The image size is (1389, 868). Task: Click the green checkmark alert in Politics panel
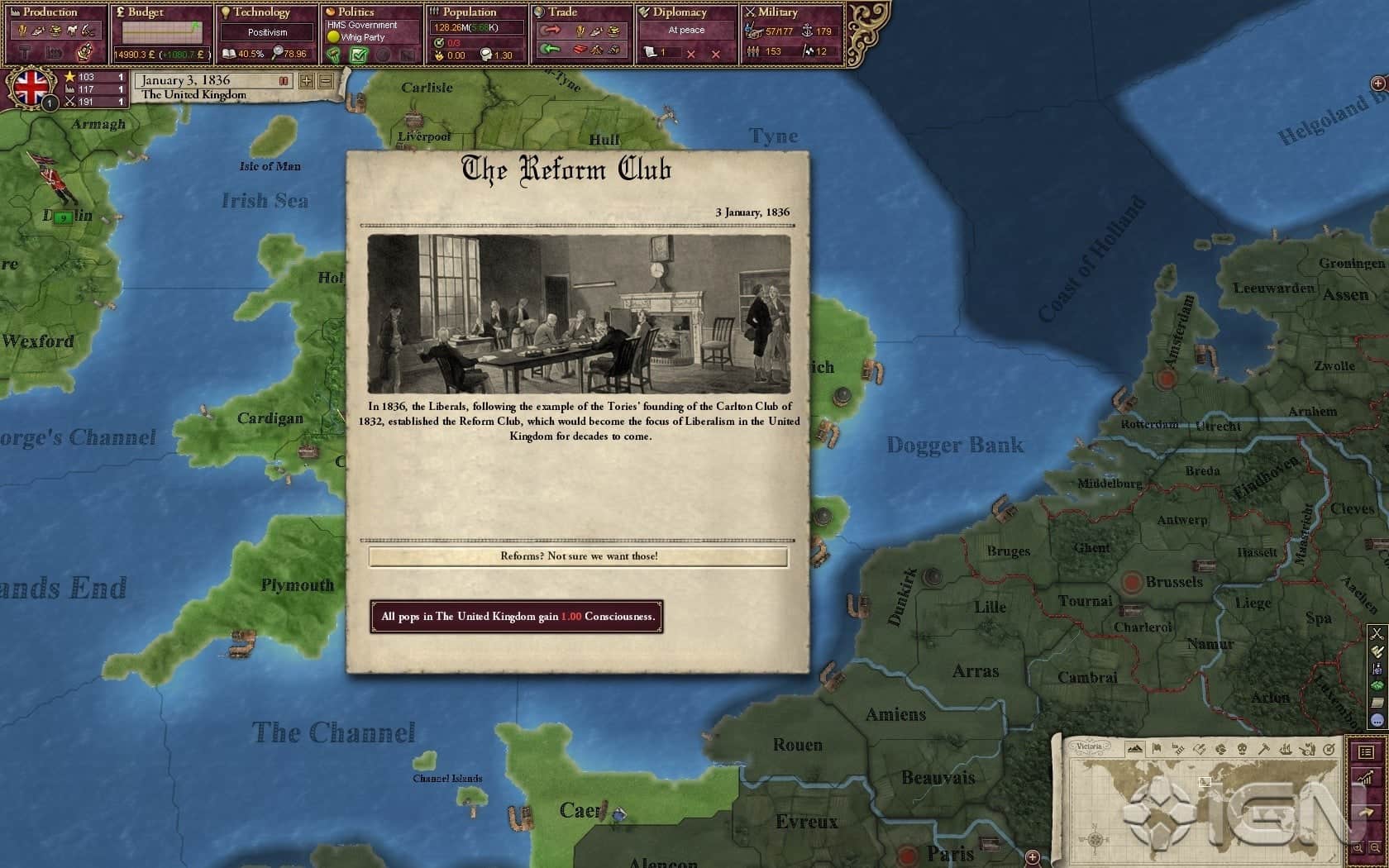358,55
